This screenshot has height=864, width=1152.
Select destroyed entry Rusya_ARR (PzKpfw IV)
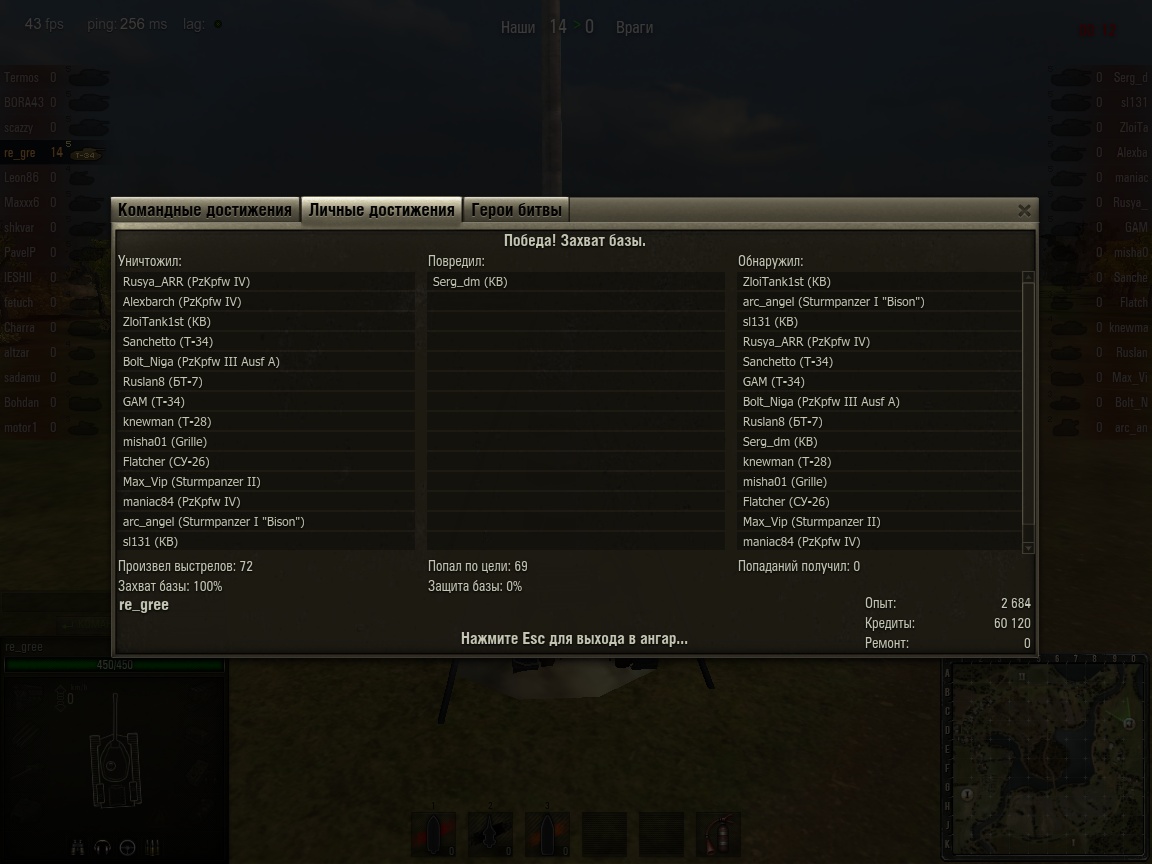point(186,282)
